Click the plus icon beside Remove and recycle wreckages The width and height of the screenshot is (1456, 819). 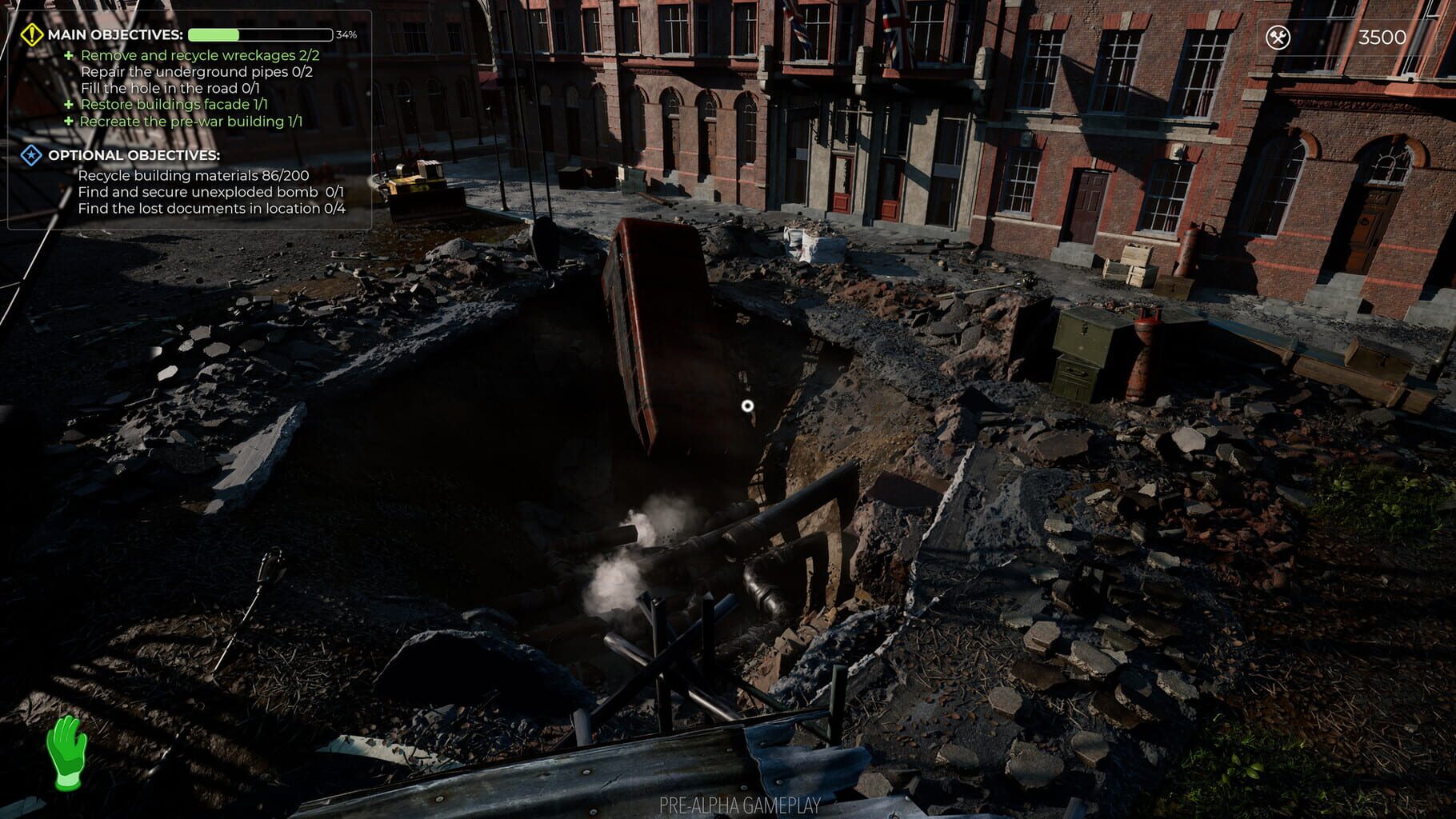[68, 55]
